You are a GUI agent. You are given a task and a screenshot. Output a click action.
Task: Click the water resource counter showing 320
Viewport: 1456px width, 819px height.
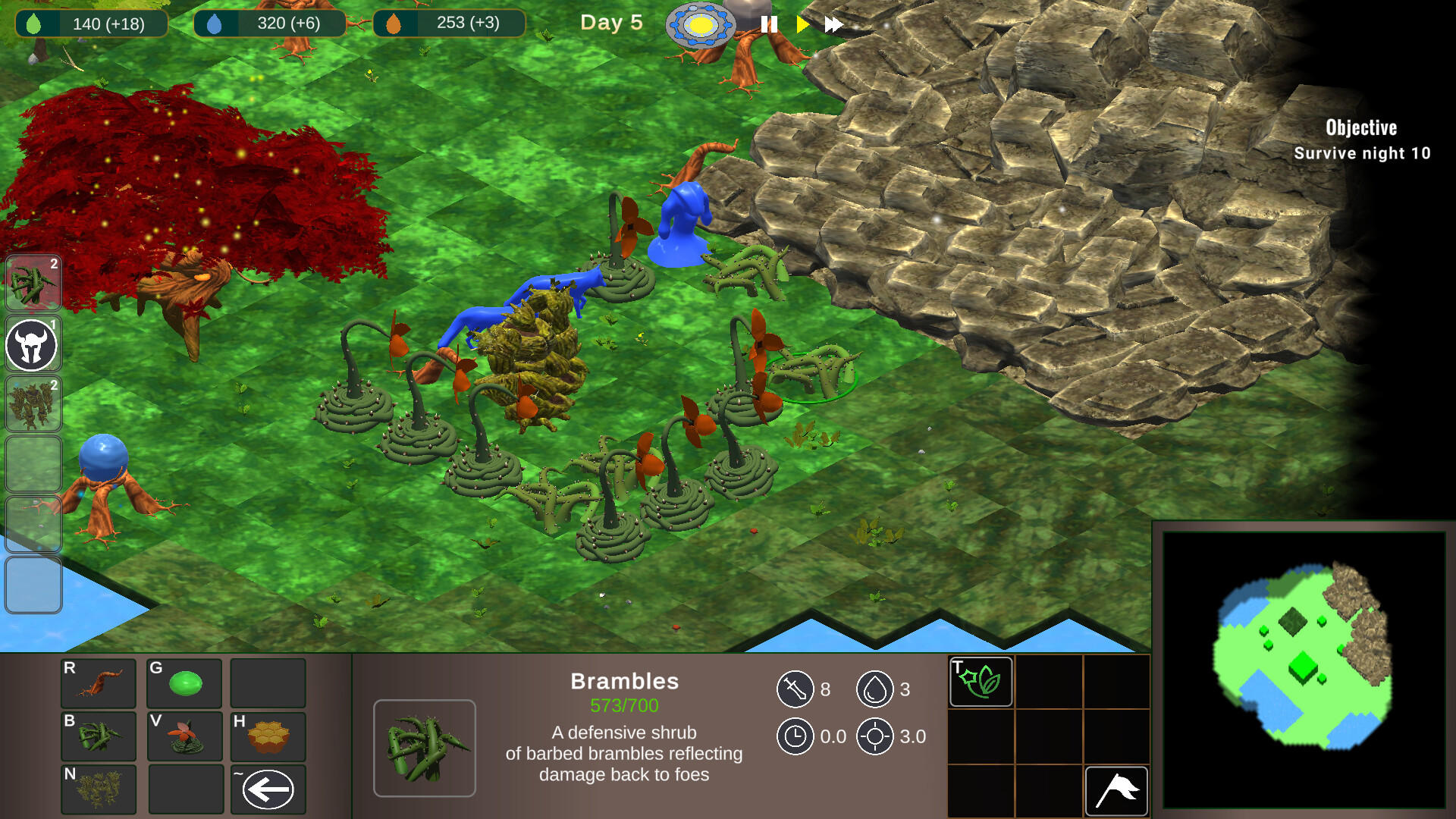pyautogui.click(x=269, y=23)
